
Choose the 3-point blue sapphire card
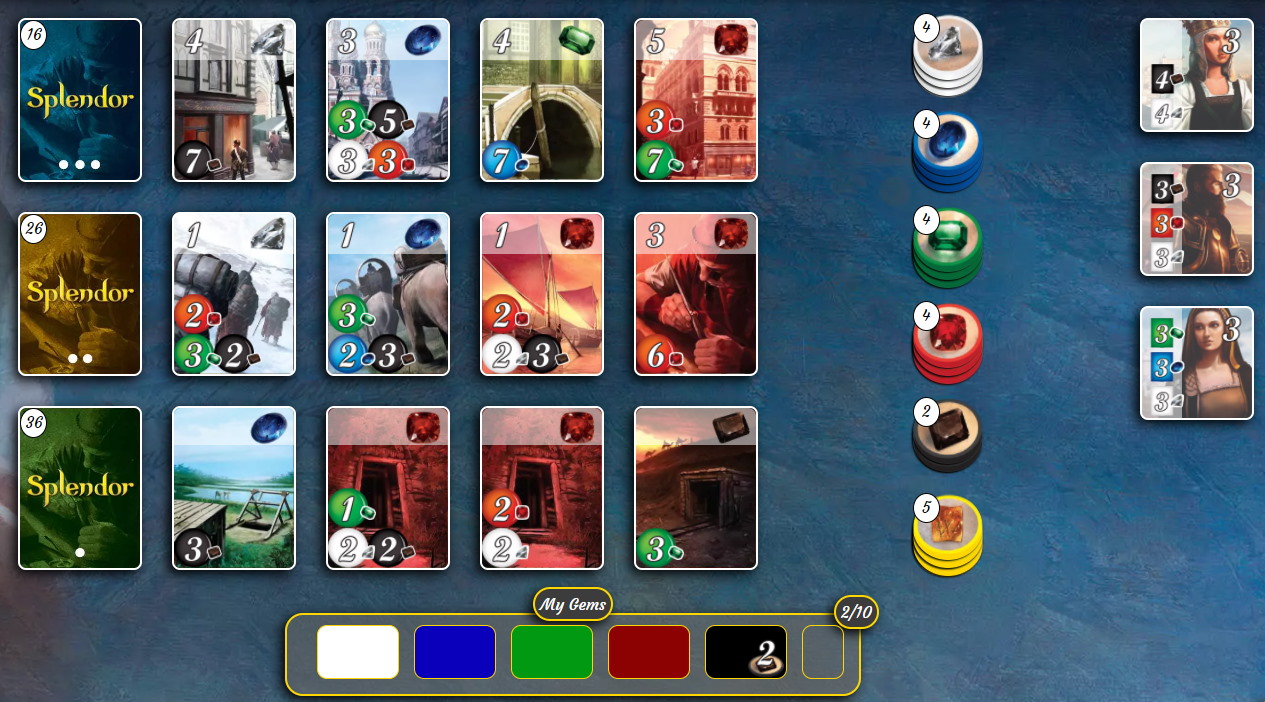point(388,100)
